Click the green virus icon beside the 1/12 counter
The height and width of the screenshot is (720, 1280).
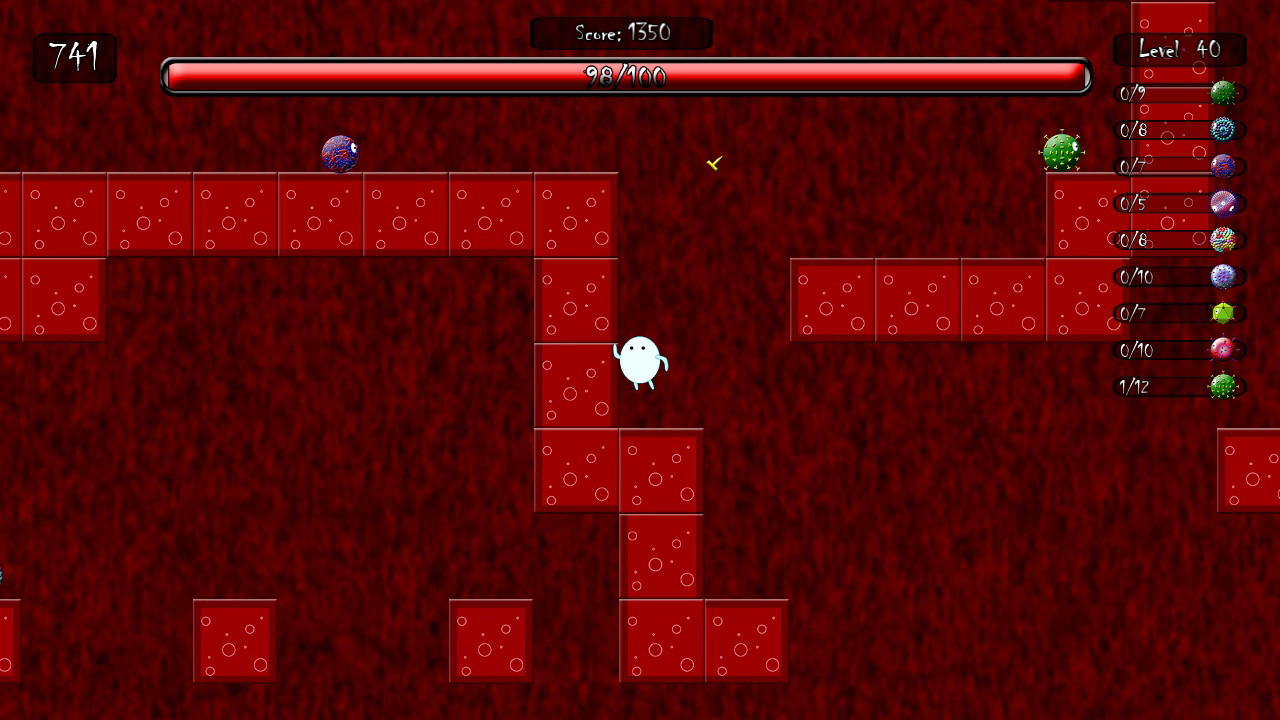1225,387
